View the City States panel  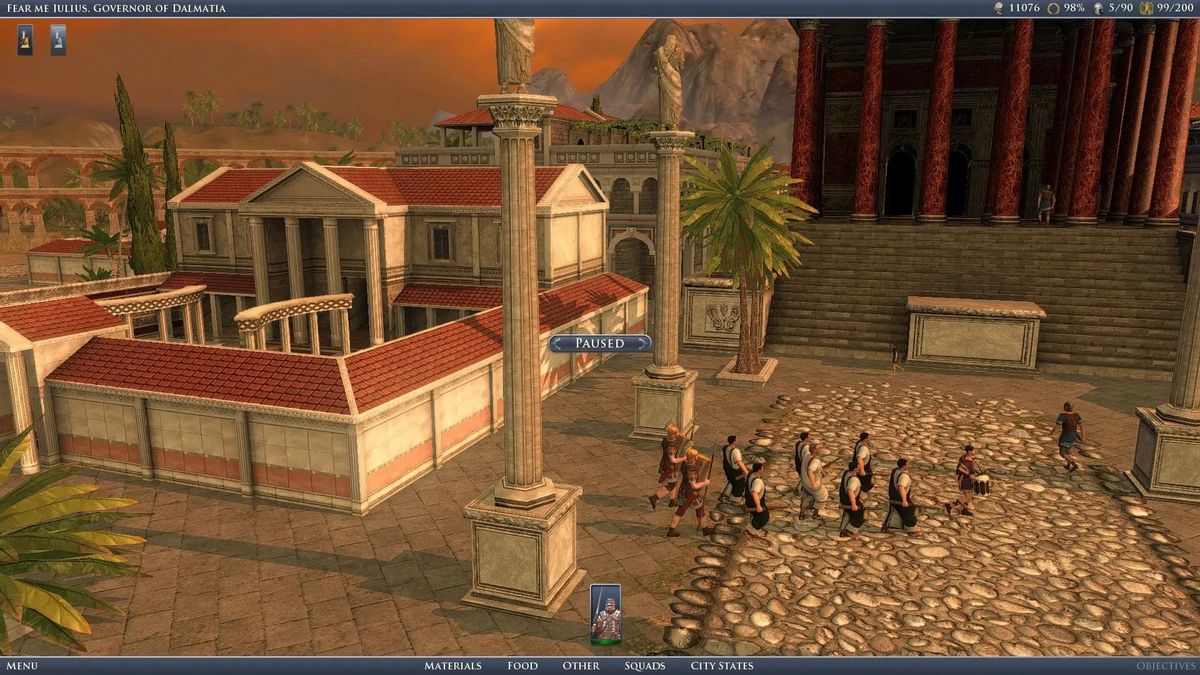(722, 666)
